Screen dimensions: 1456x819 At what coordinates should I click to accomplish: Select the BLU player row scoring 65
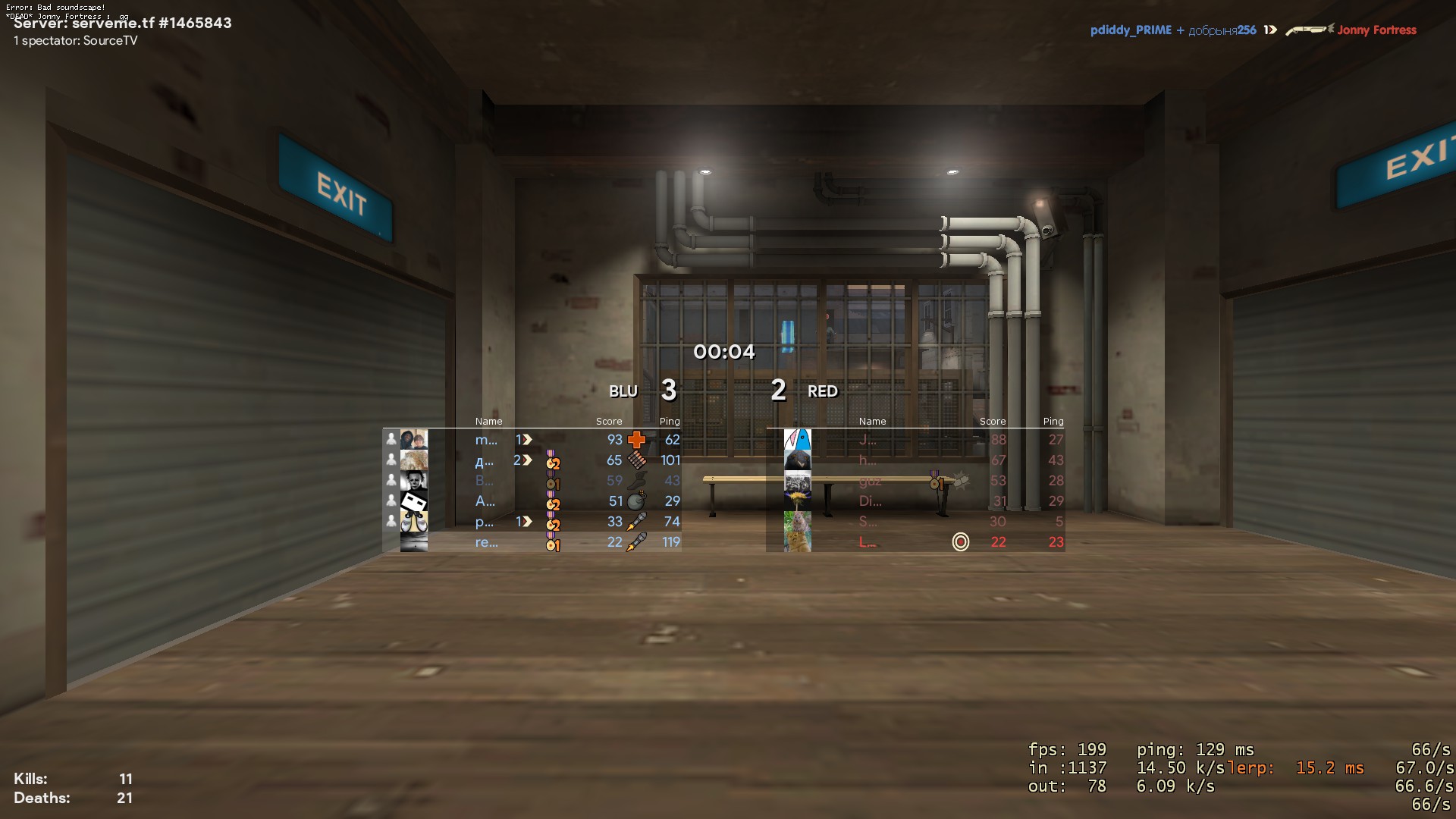(531, 460)
